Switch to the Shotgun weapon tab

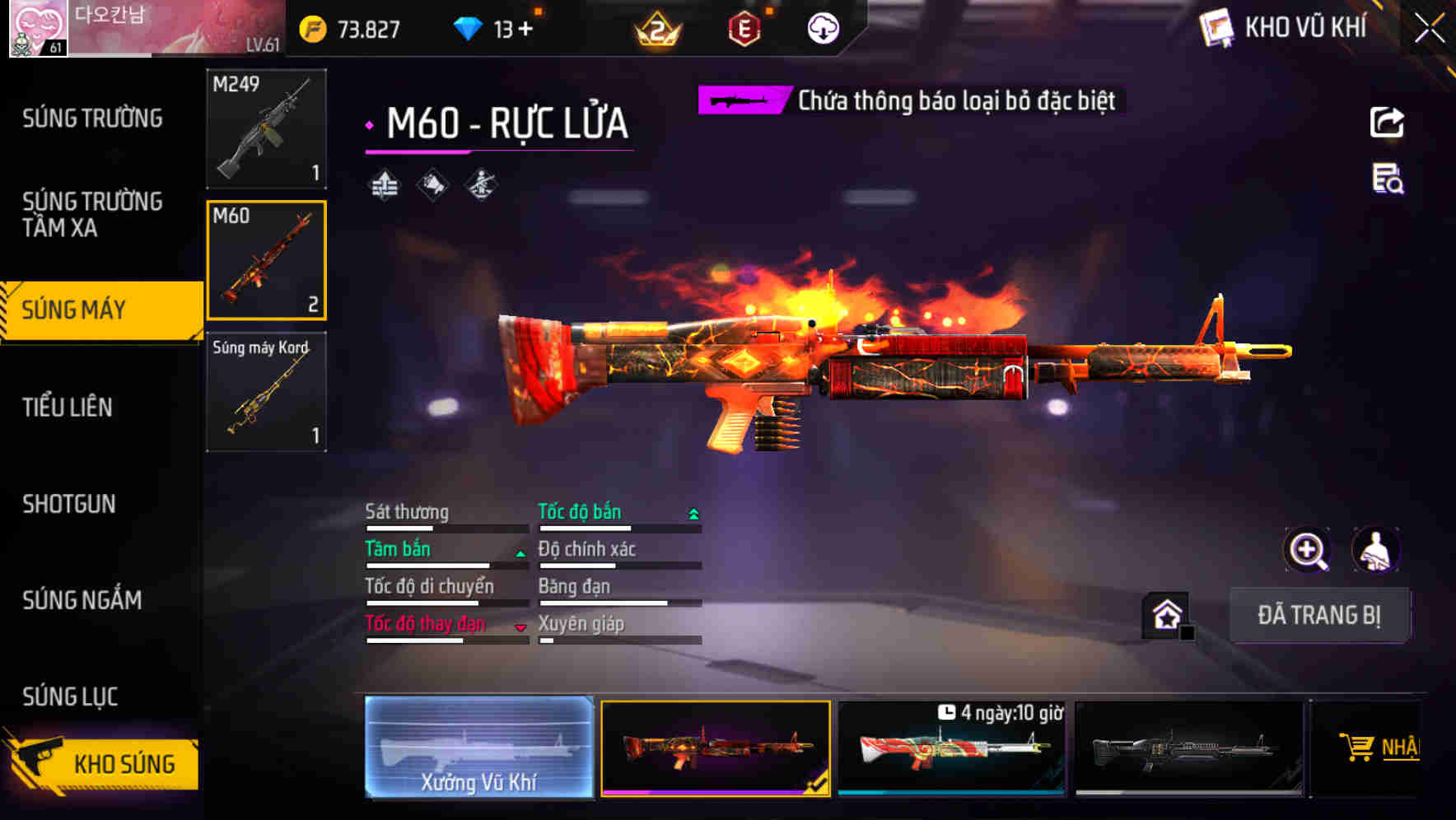(x=70, y=505)
